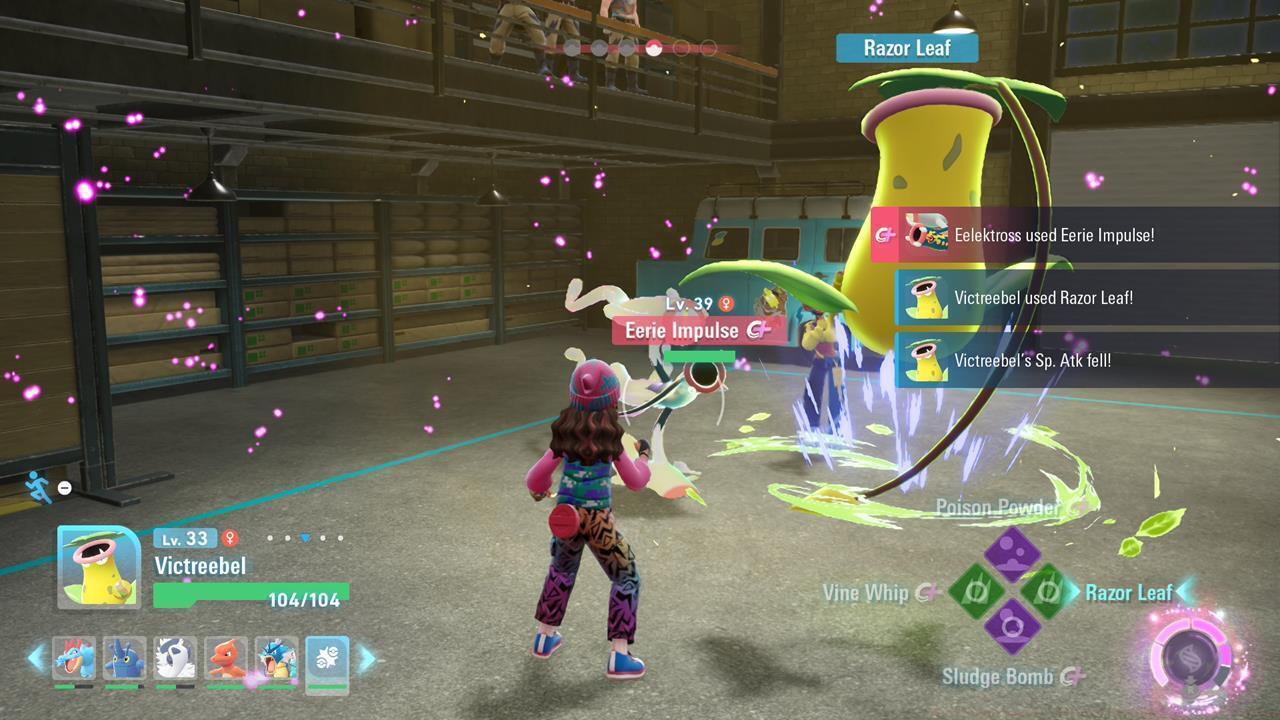Select the Poké Ball swap party slot
This screenshot has width=1280, height=720.
[x=327, y=657]
